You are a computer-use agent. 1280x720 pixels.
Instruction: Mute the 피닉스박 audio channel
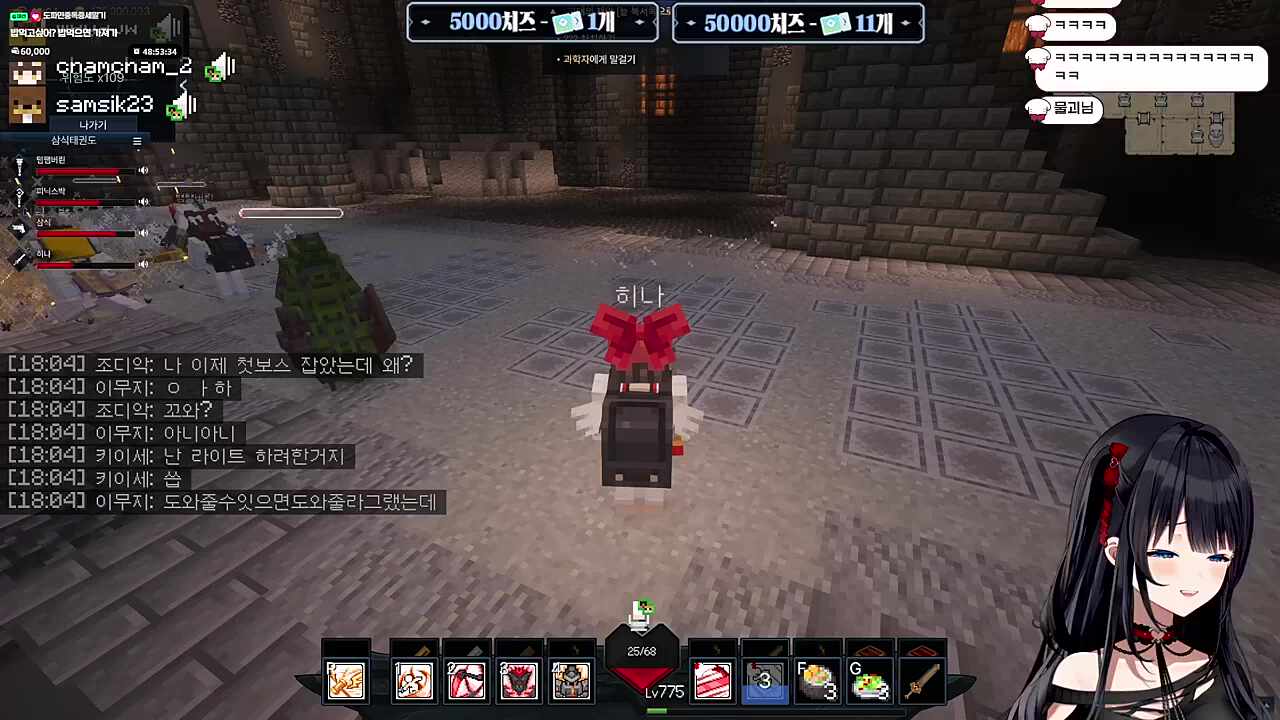(x=143, y=202)
